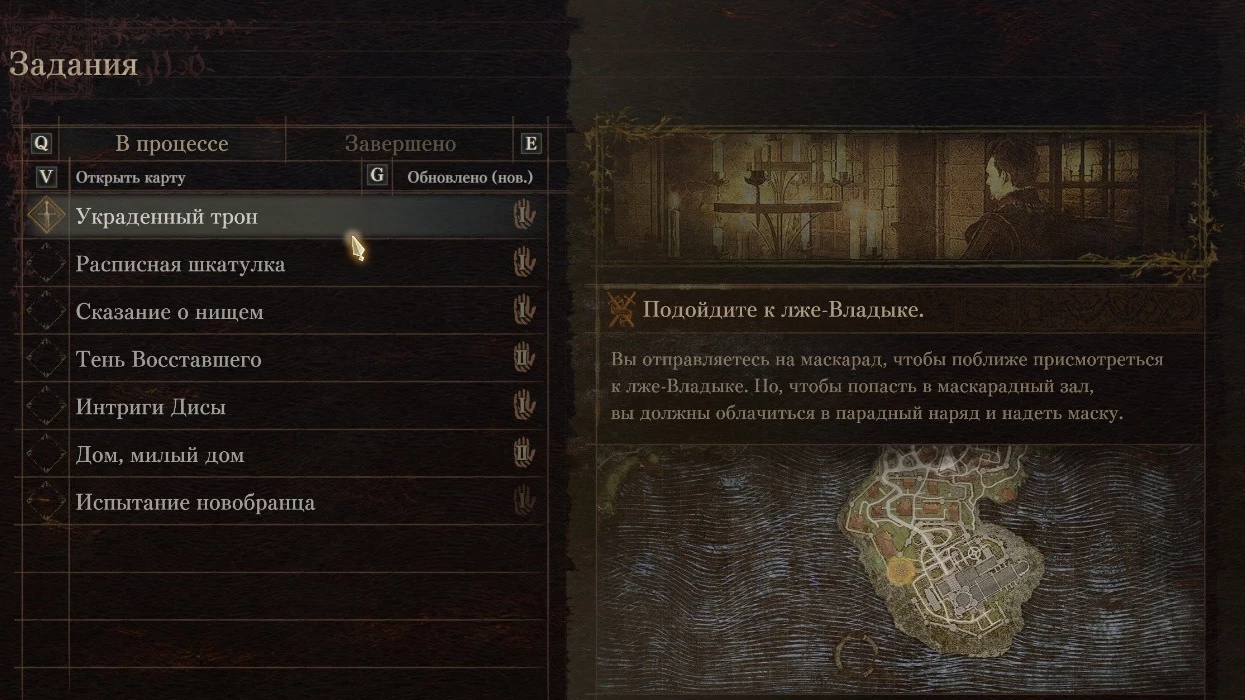The height and width of the screenshot is (700, 1245).
Task: Choose the quest «Сказание о нищем»
Action: [x=169, y=312]
